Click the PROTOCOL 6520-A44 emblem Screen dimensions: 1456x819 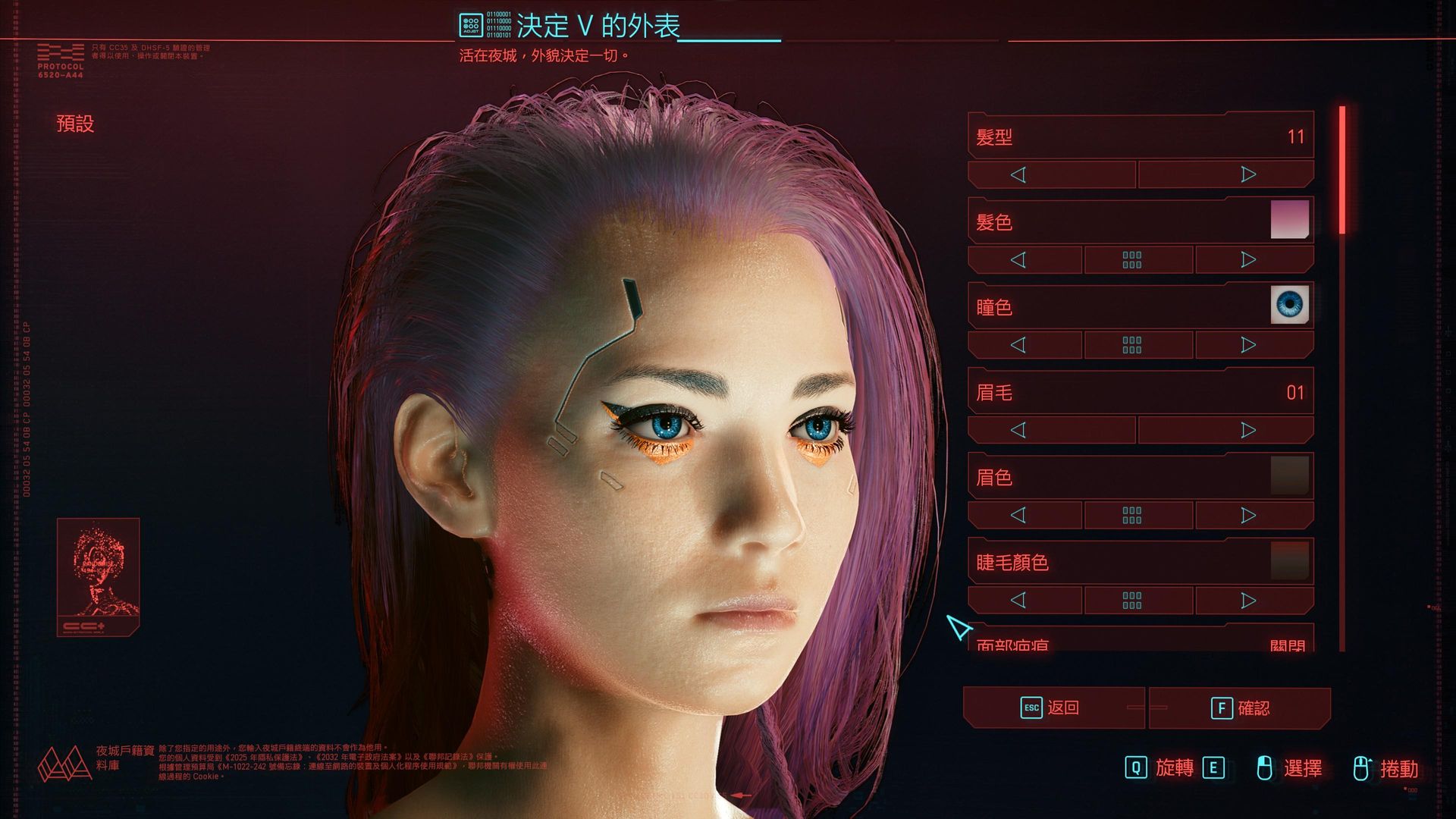60,54
